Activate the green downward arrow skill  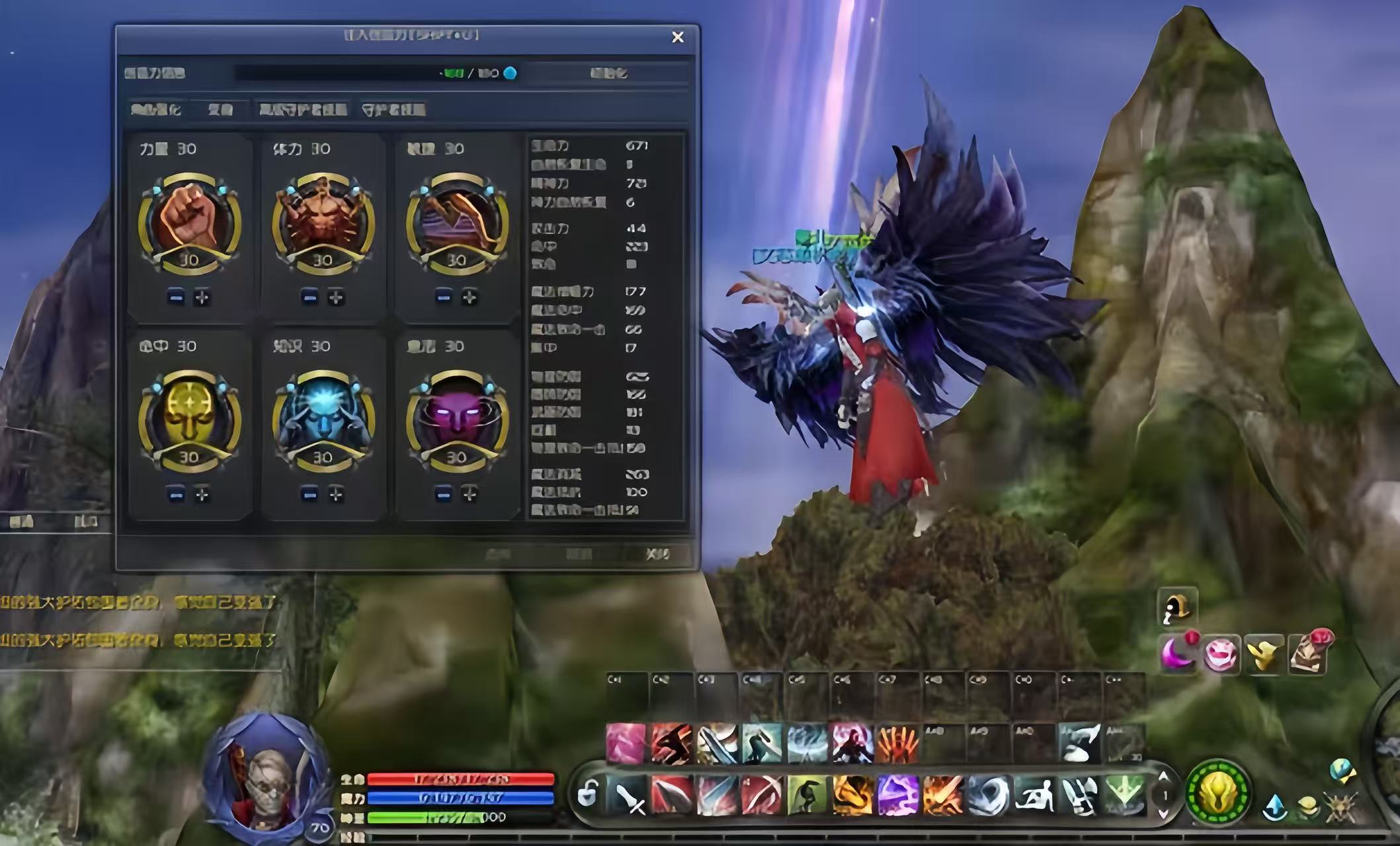click(x=1124, y=794)
